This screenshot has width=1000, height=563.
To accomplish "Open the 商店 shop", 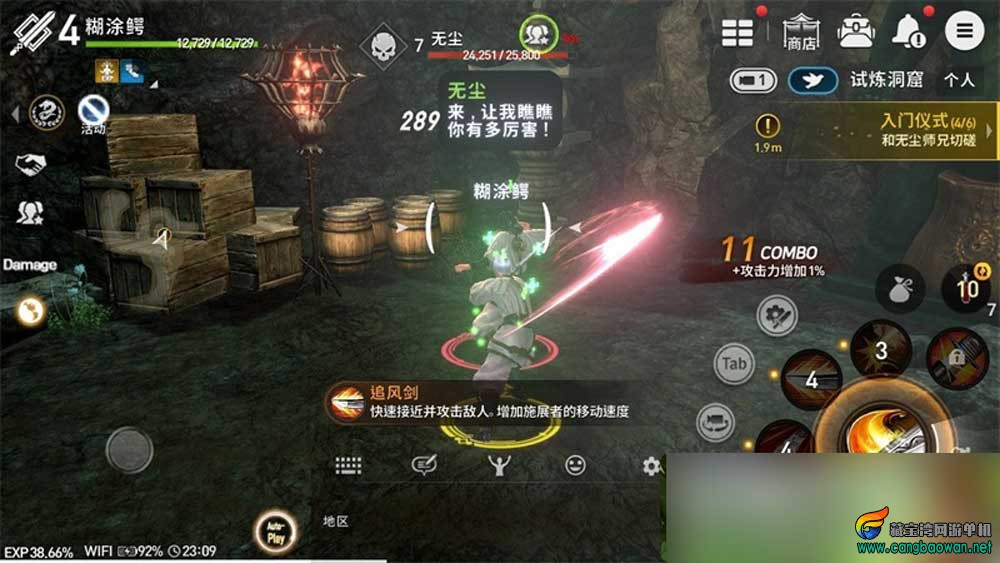I will [800, 31].
